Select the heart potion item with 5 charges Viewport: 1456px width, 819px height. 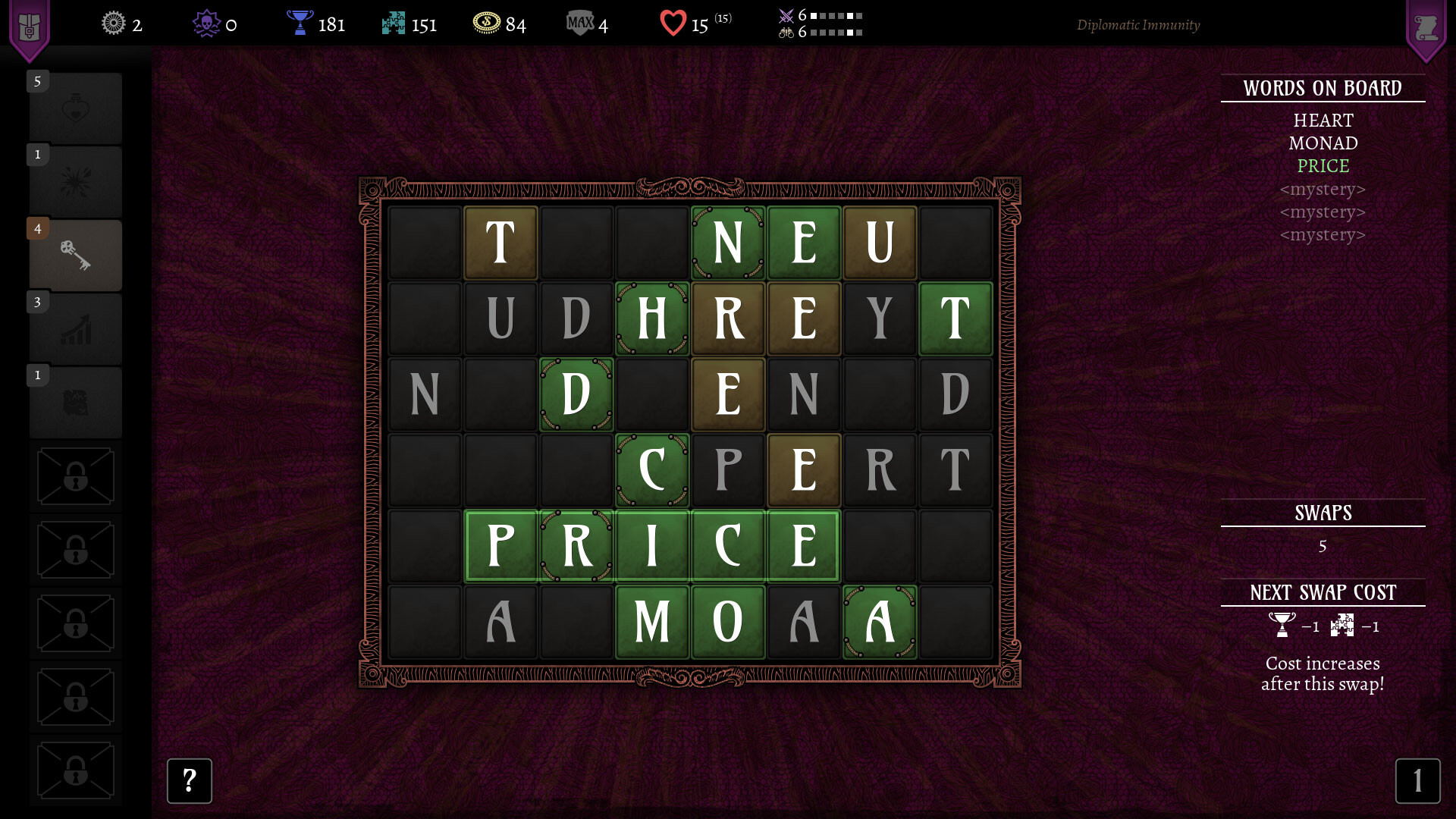(75, 108)
